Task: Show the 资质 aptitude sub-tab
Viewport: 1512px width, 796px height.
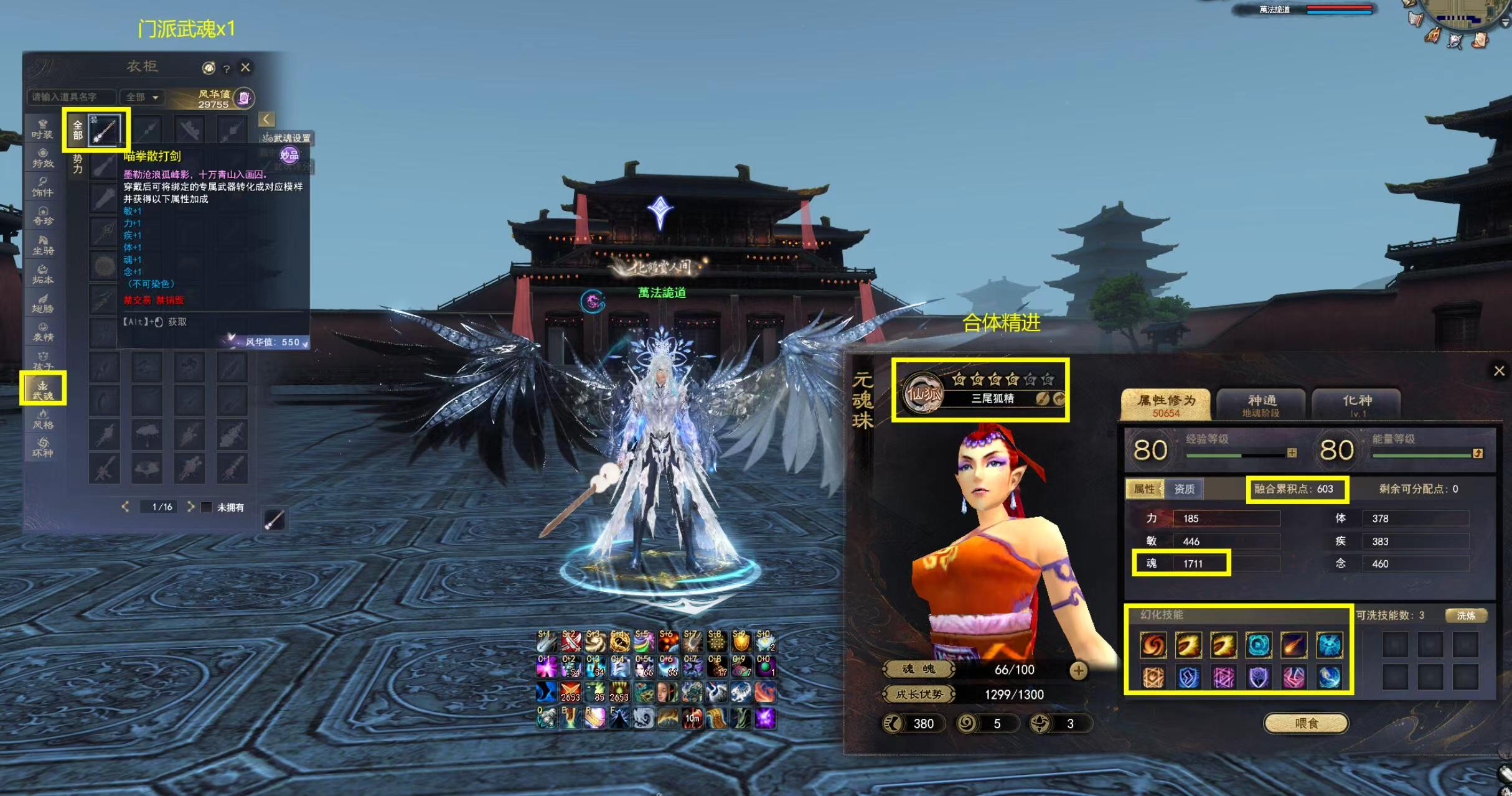Action: pos(1184,489)
